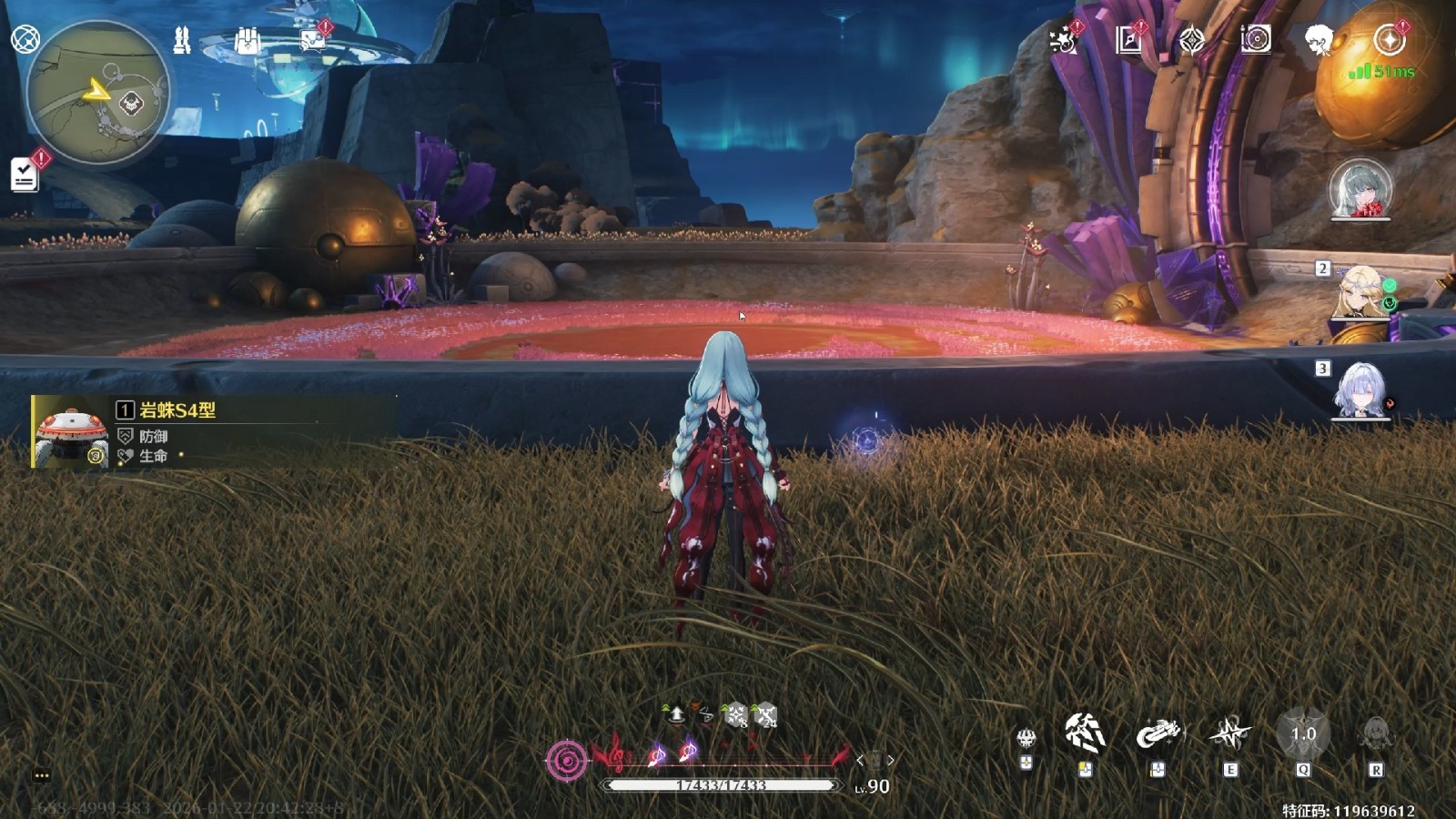
Task: Switch to party member three portrait
Action: 1360,391
